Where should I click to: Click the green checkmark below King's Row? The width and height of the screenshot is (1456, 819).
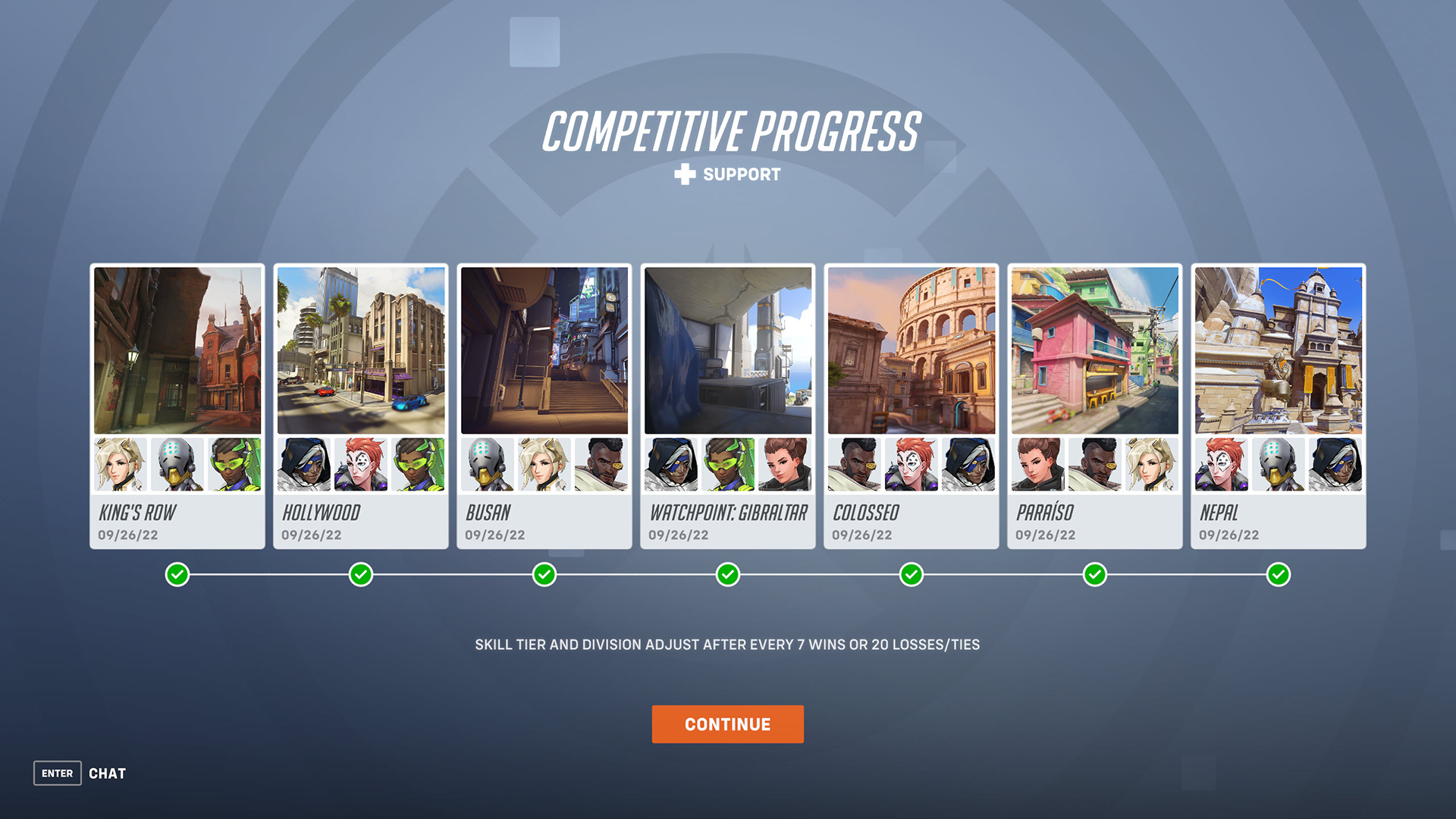[177, 575]
